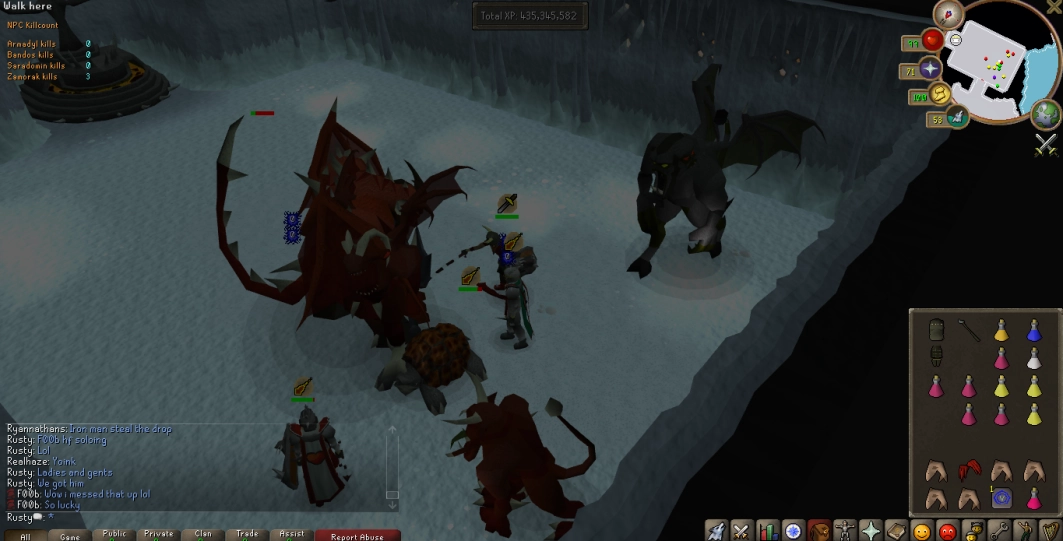Select the red cape item in inventory

click(x=968, y=470)
